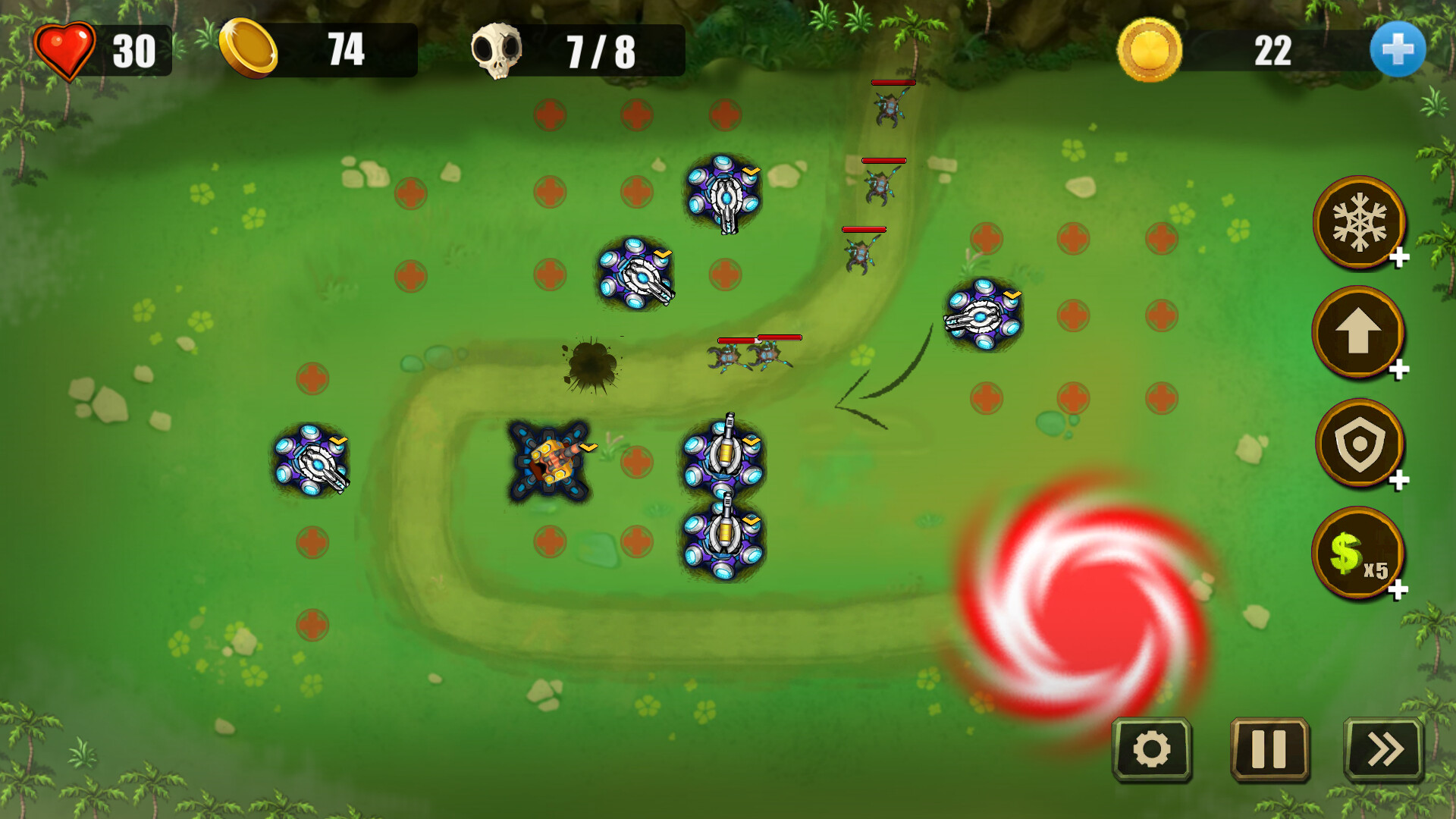
Task: Click the gold coin currency icon
Action: tap(250, 51)
